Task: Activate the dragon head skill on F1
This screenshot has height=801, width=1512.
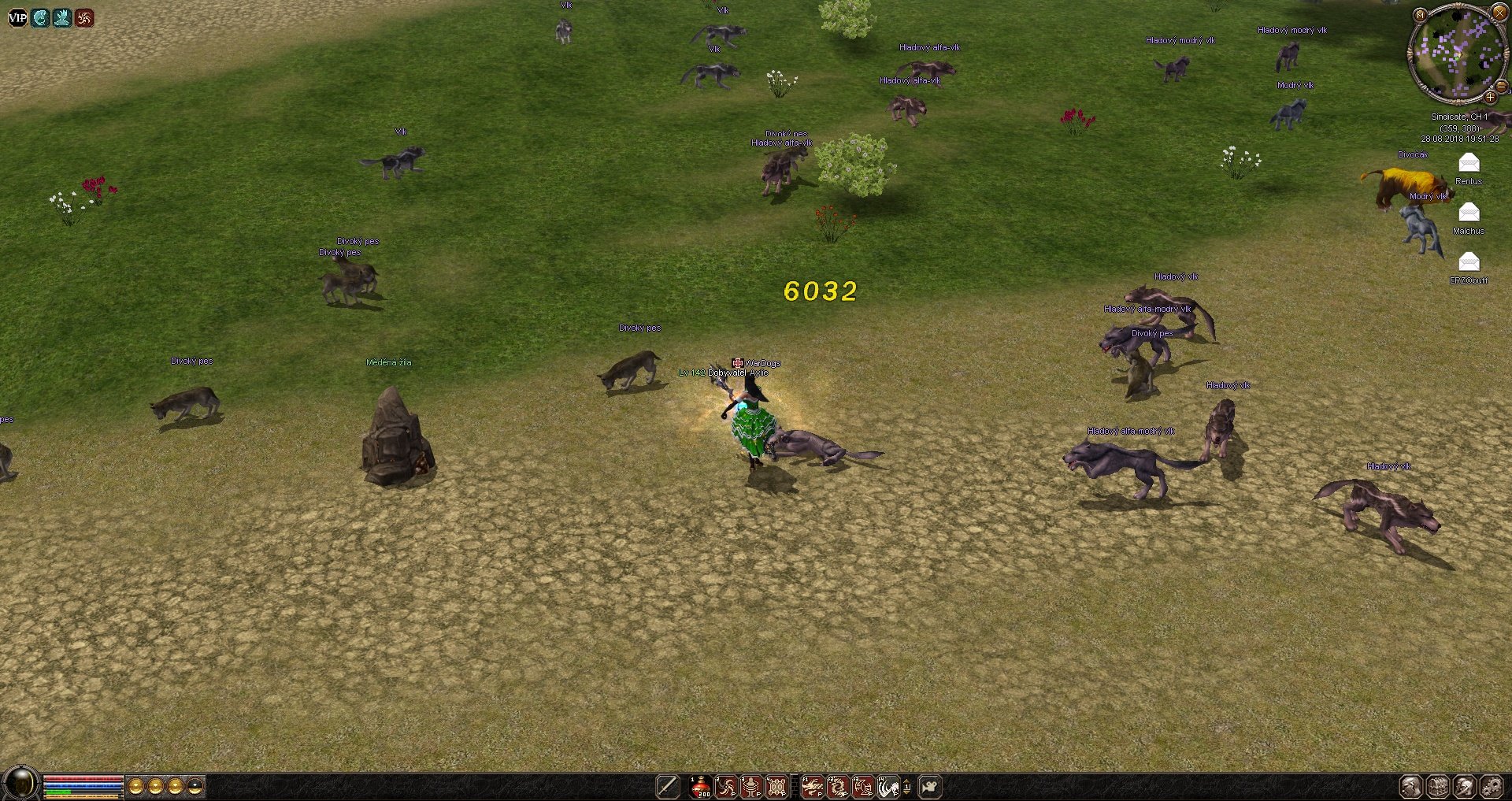Action: pyautogui.click(x=812, y=786)
